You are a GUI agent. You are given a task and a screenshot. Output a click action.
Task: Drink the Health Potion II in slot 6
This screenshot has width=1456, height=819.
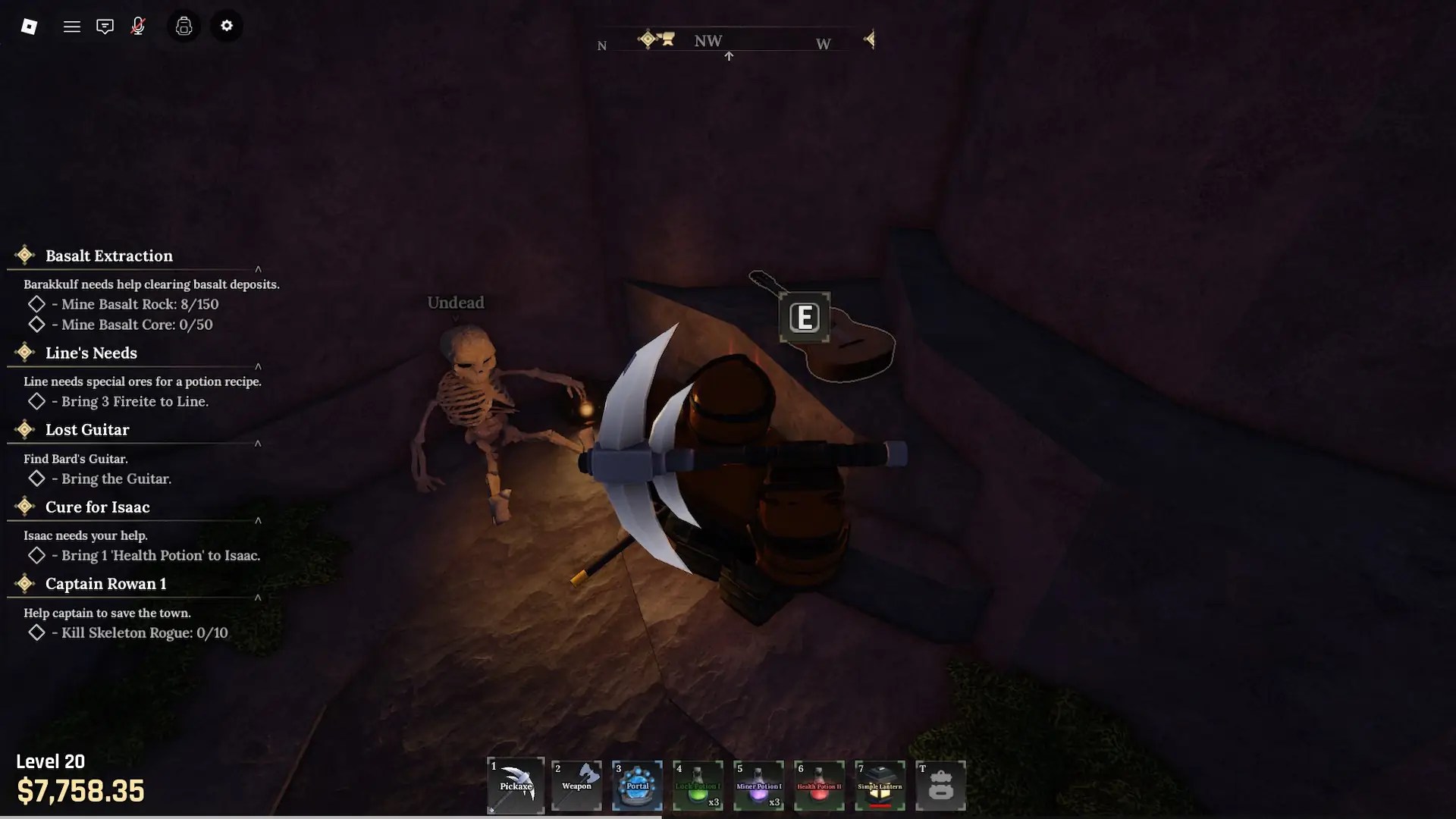coord(819,785)
